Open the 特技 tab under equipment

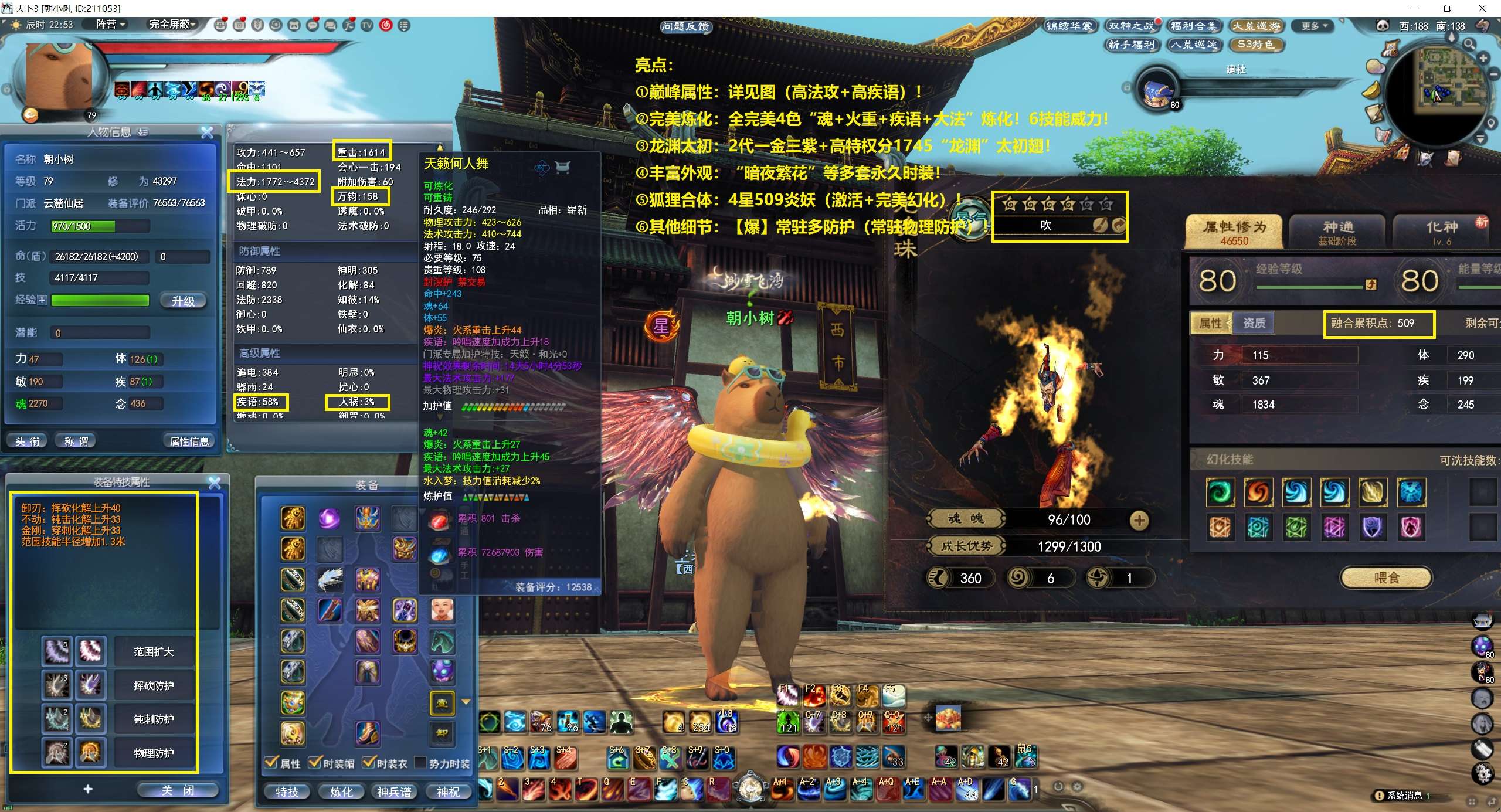tap(287, 791)
